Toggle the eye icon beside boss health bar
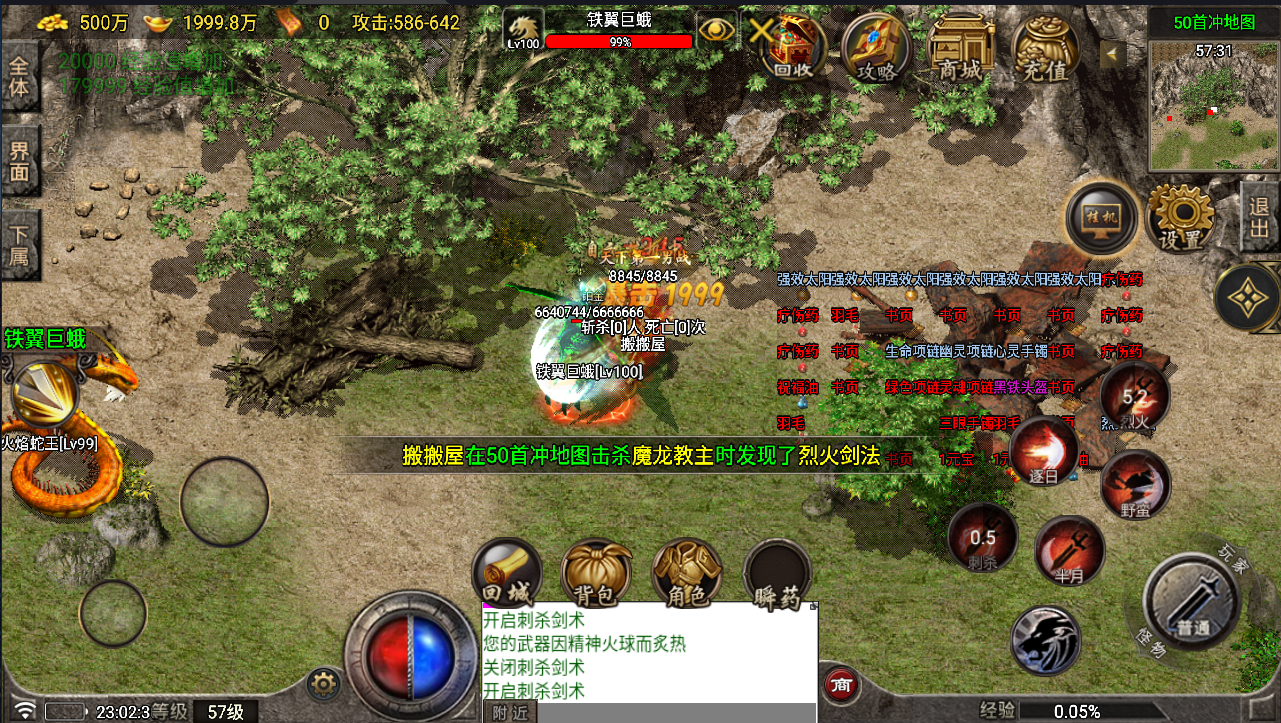The width and height of the screenshot is (1281, 723). coord(716,30)
